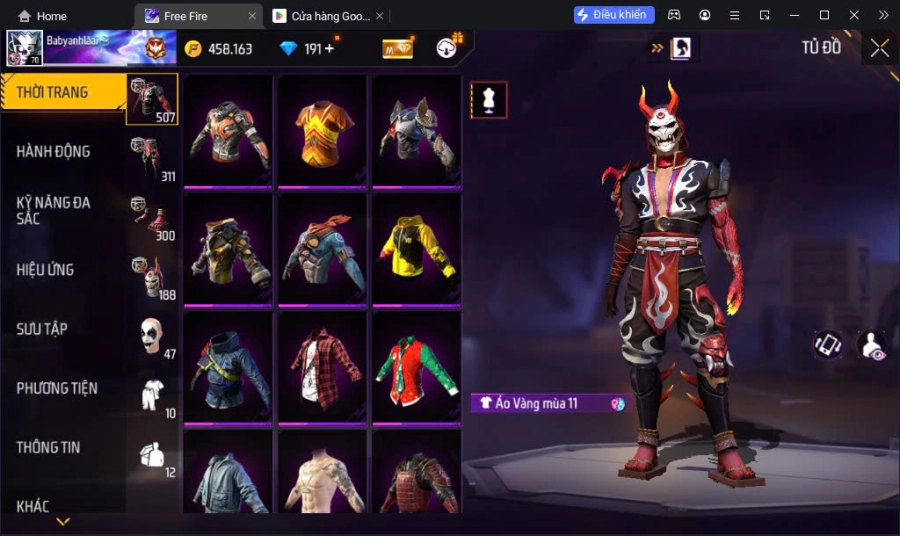This screenshot has height=536, width=900.
Task: Select the orange and yellow t-shirt
Action: pyautogui.click(x=322, y=131)
